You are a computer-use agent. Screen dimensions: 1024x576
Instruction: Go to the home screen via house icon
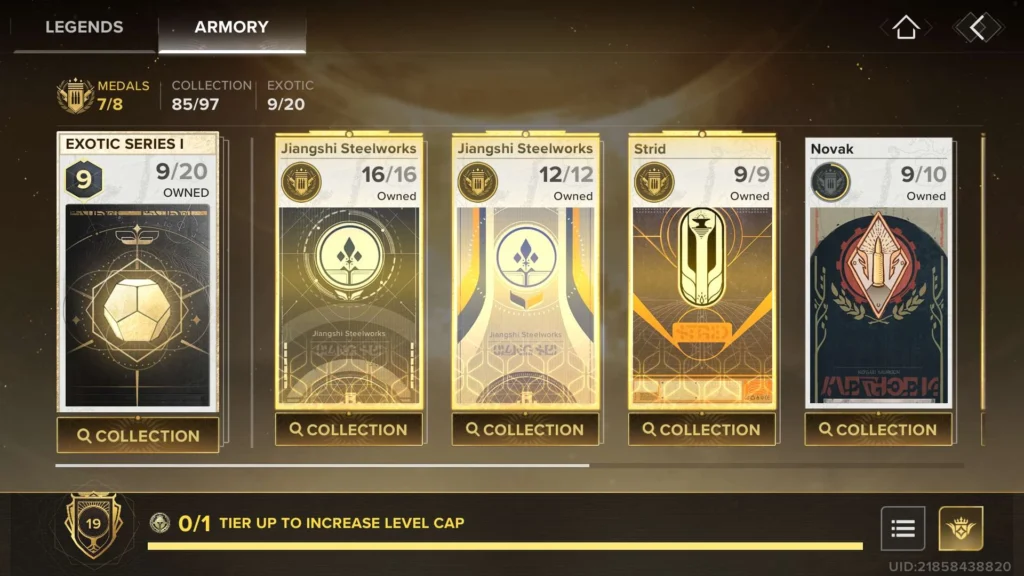point(906,28)
